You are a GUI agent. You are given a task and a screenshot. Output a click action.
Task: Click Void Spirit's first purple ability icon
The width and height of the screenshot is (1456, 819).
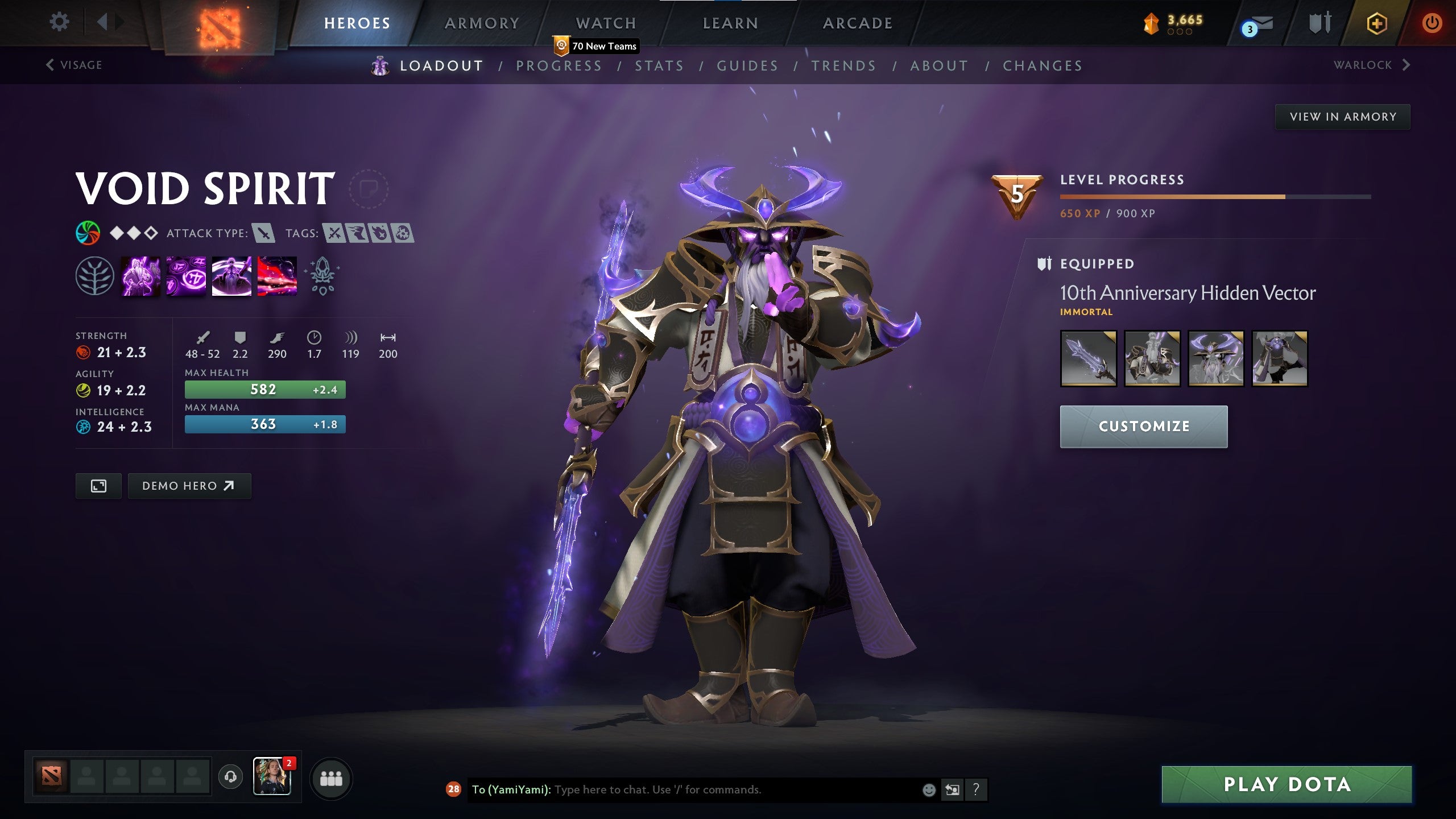tap(140, 277)
